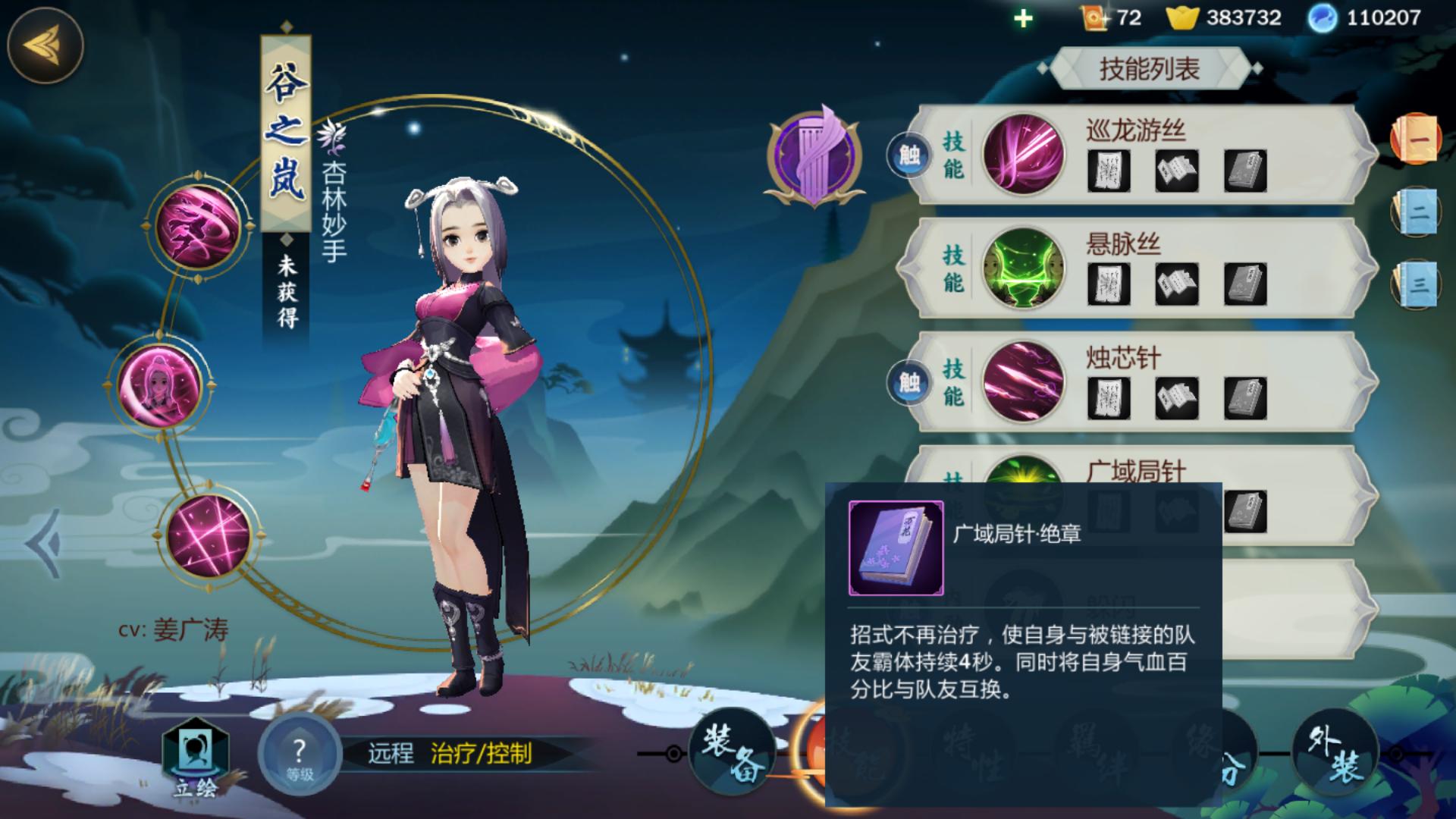1456x819 pixels.
Task: Open the 装备 equipment section
Action: (731, 752)
